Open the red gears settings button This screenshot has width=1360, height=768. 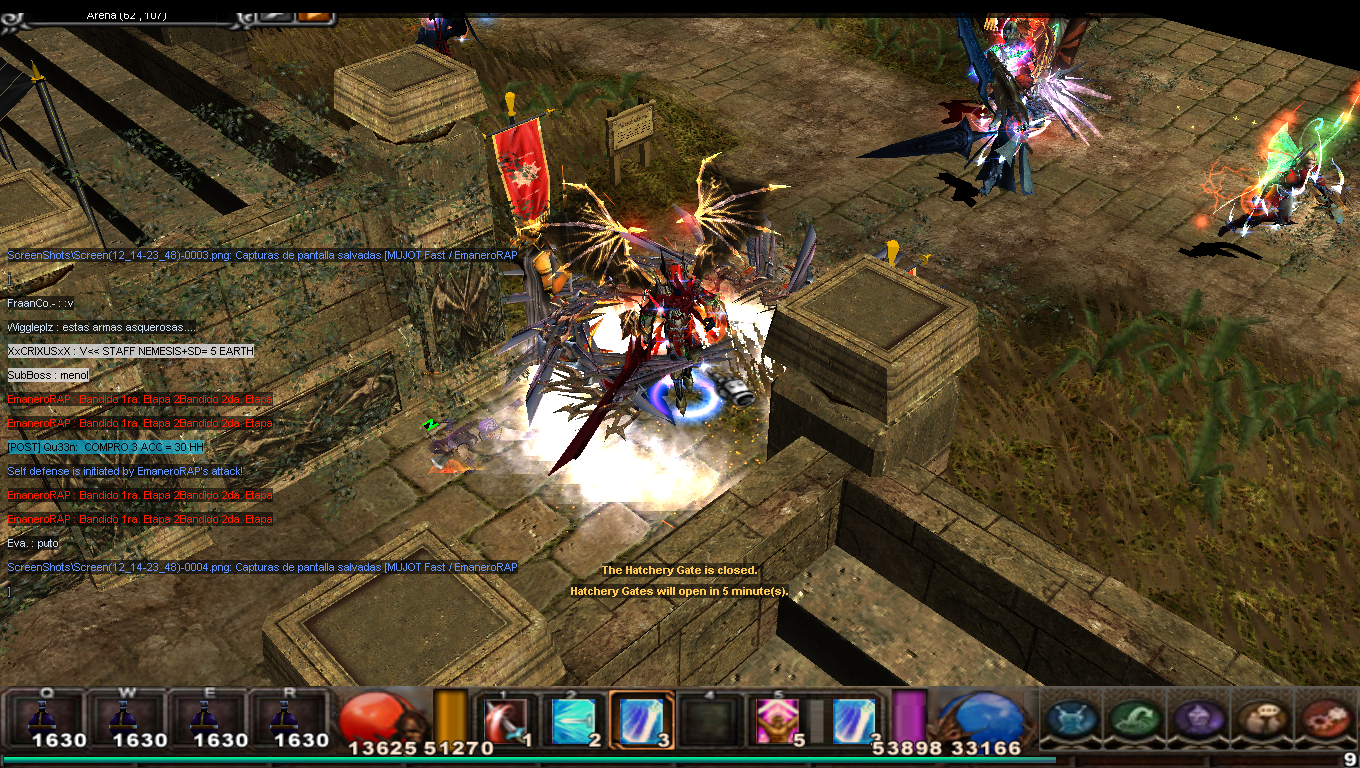coord(1325,719)
